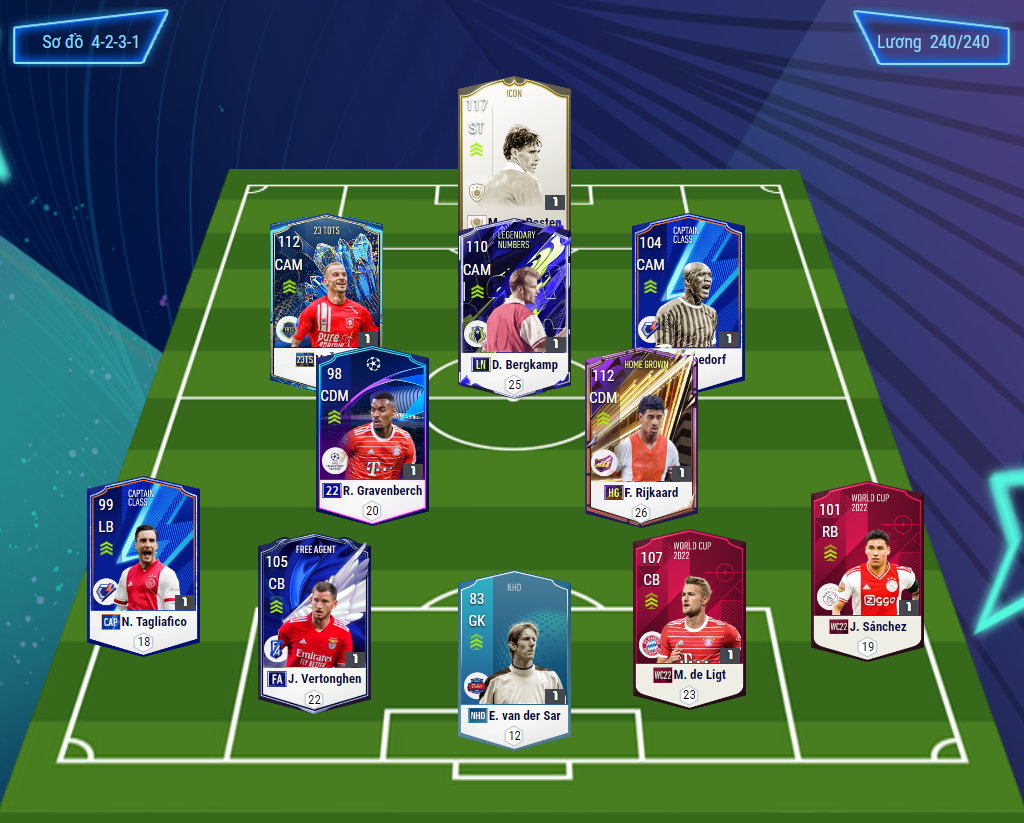Select the M. de Ligt centre-back card
The width and height of the screenshot is (1024, 823).
click(688, 615)
